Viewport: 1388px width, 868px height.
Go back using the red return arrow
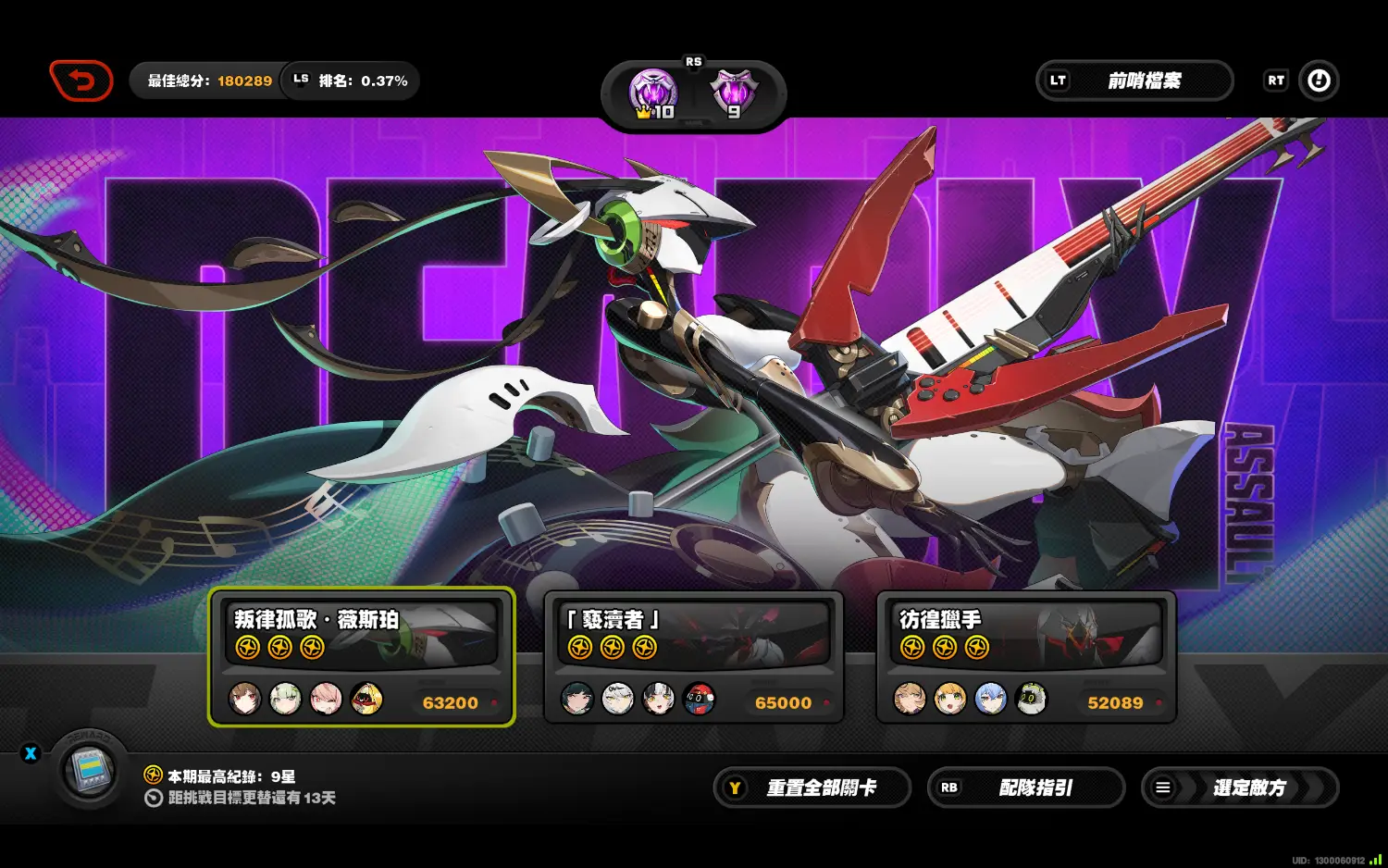pyautogui.click(x=81, y=81)
